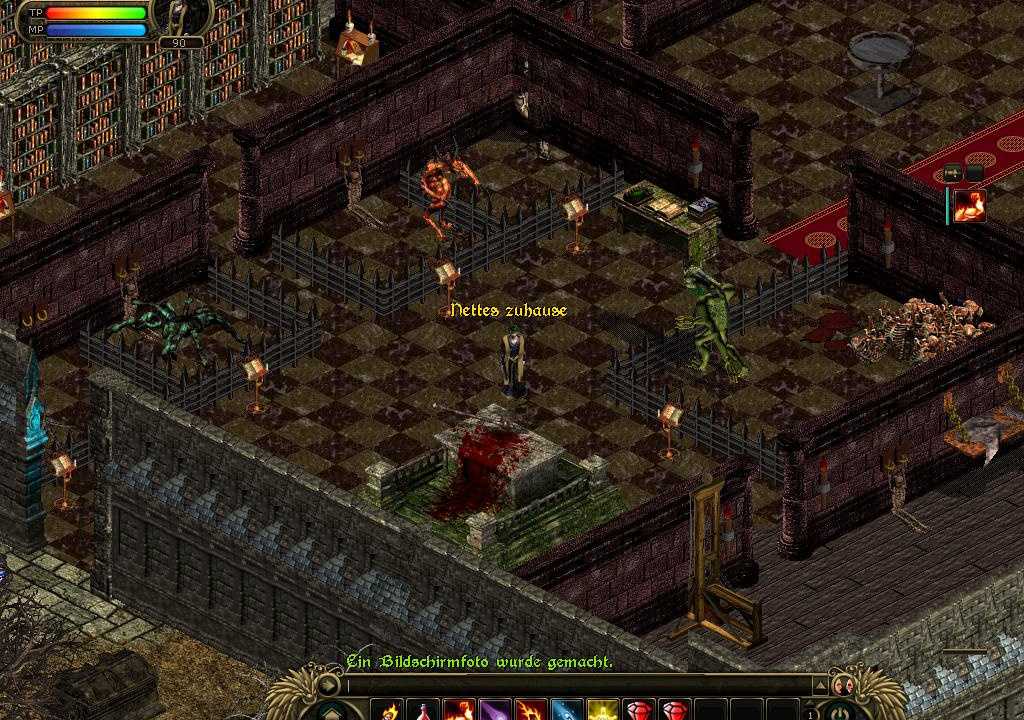The width and height of the screenshot is (1024, 720).
Task: Cast the purple crystal shard spell
Action: 494,711
